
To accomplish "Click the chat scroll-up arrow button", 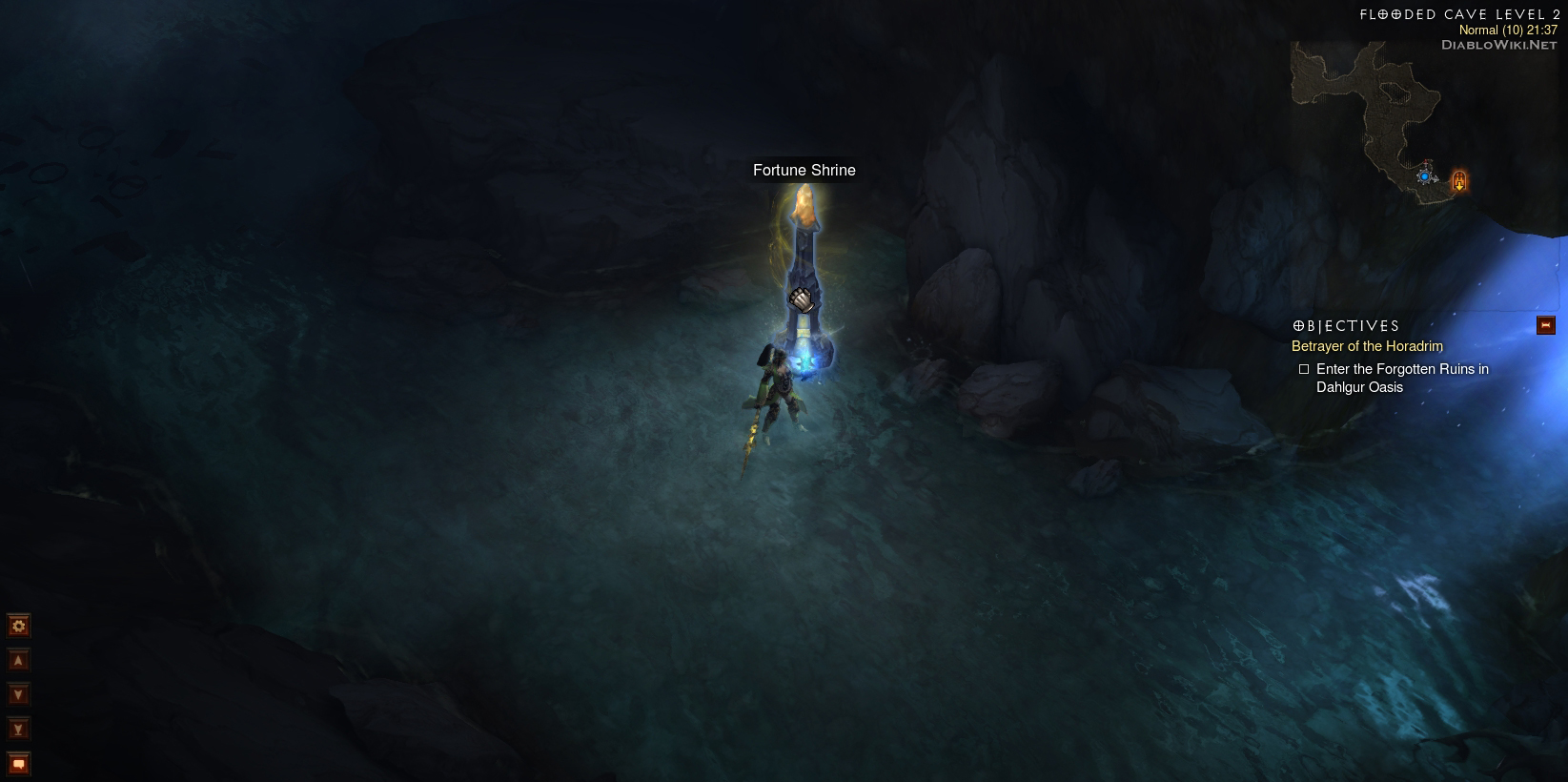I will (x=18, y=660).
